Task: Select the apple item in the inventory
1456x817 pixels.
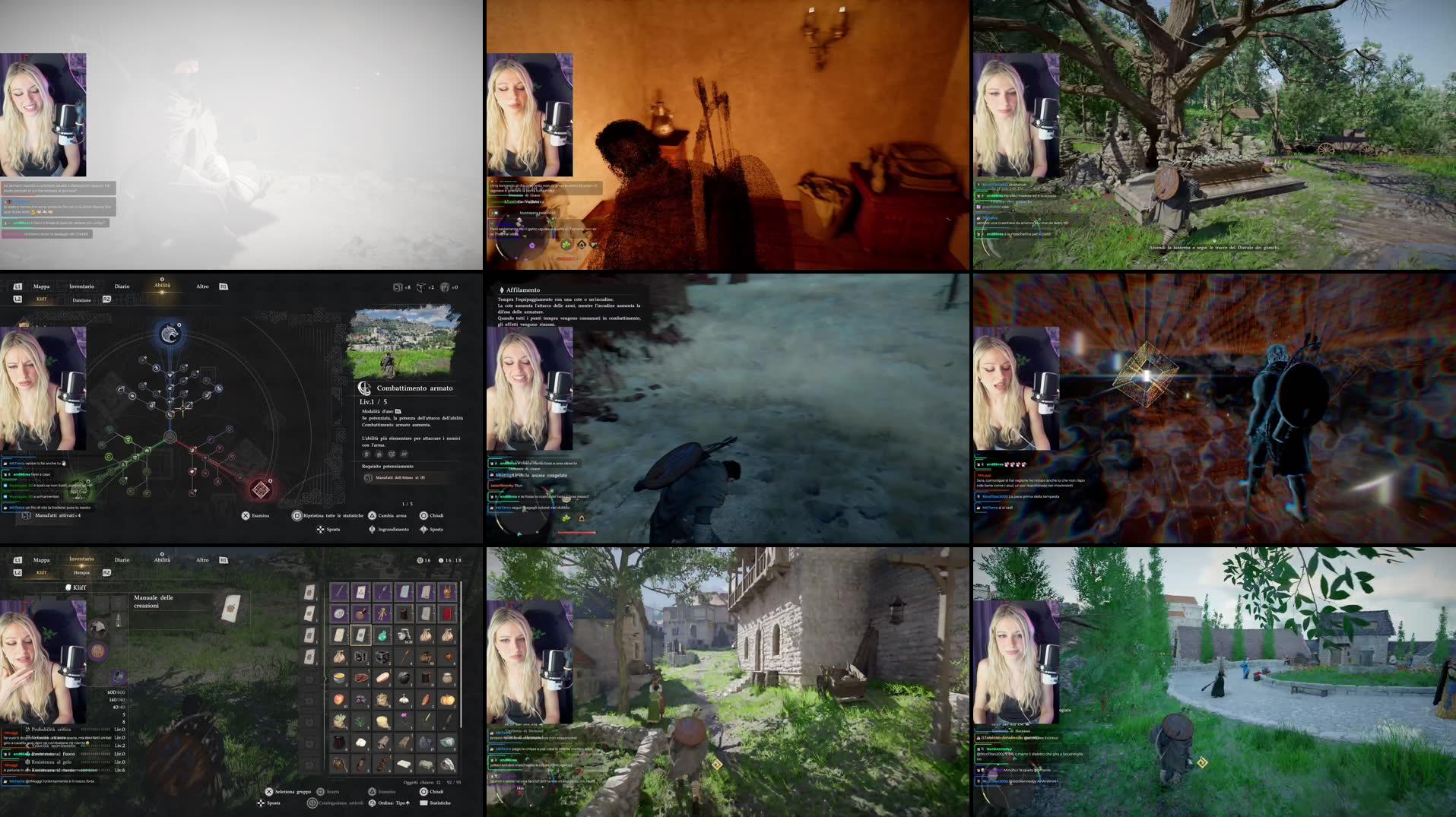Action: (x=338, y=699)
